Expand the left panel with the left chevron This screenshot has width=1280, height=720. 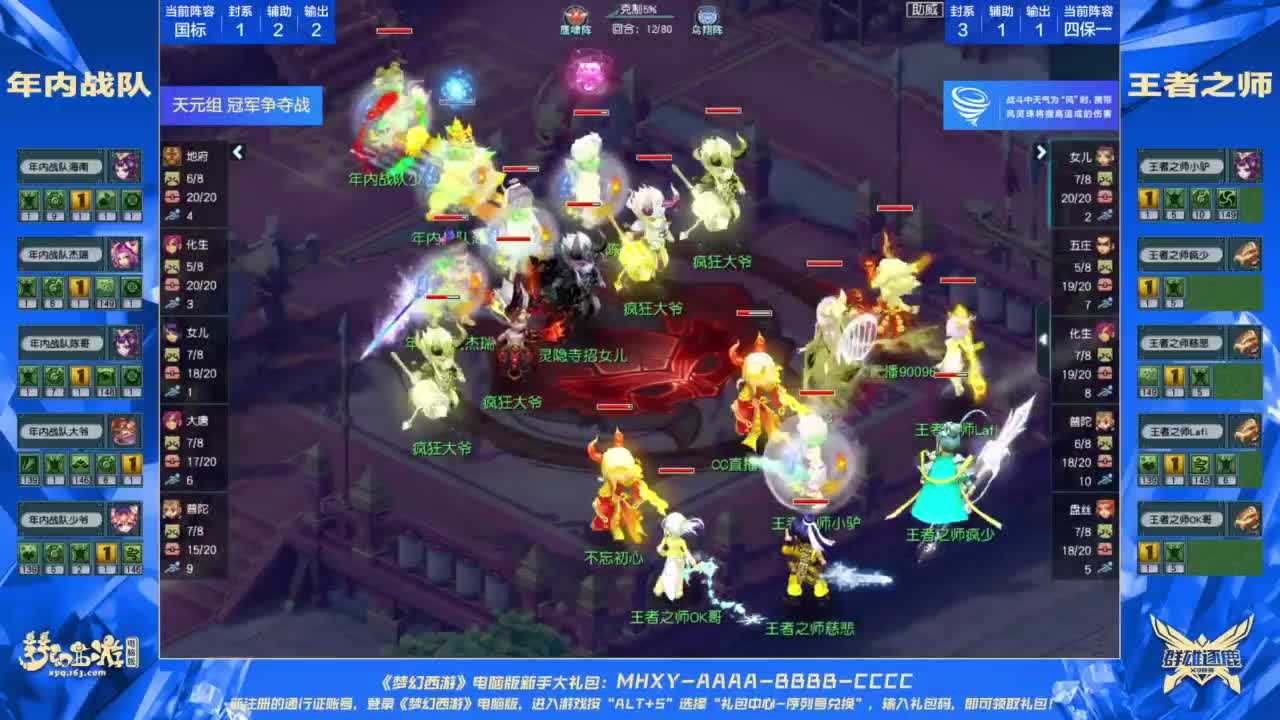pos(238,150)
